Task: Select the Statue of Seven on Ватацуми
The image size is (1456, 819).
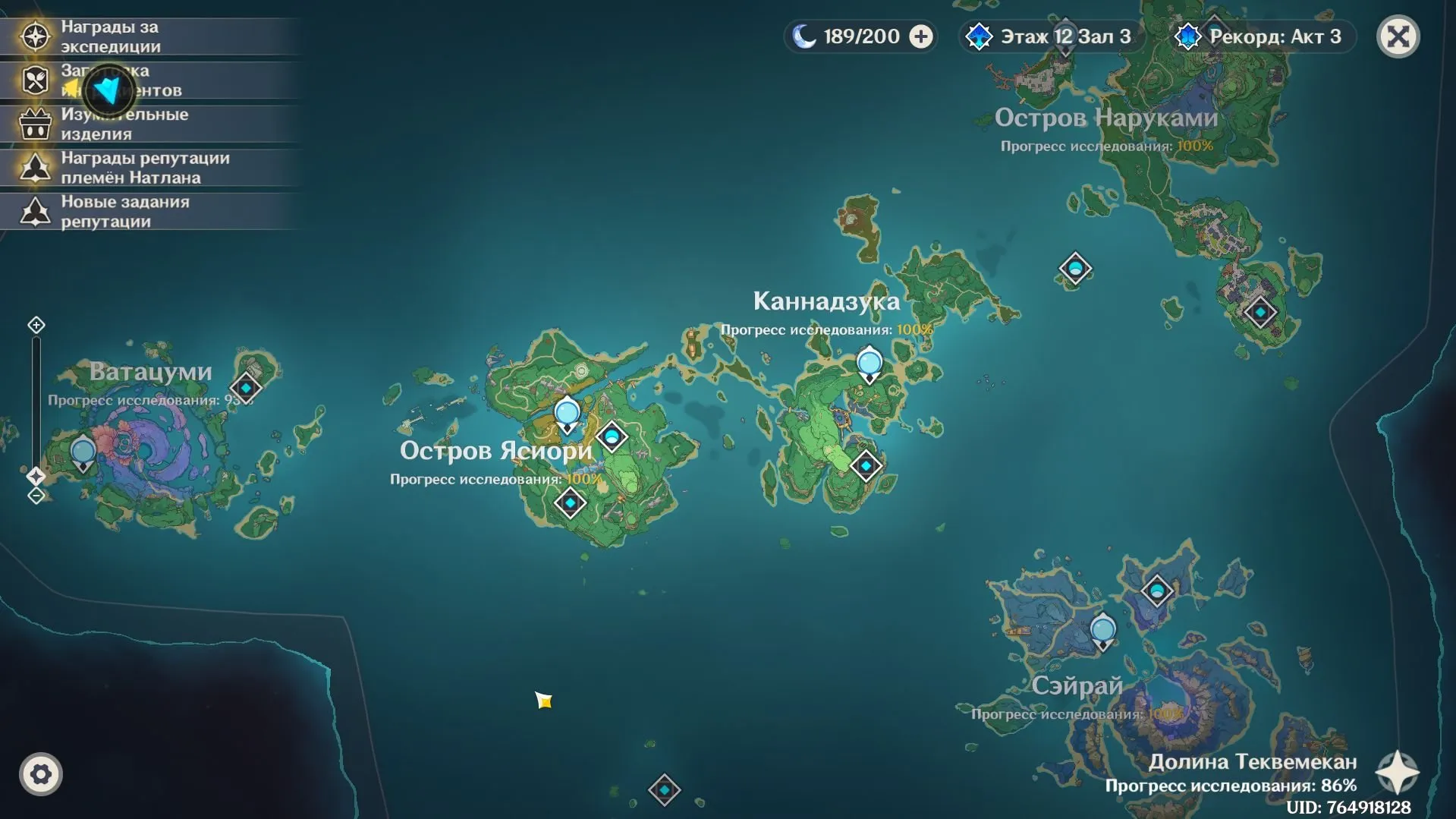Action: click(83, 453)
